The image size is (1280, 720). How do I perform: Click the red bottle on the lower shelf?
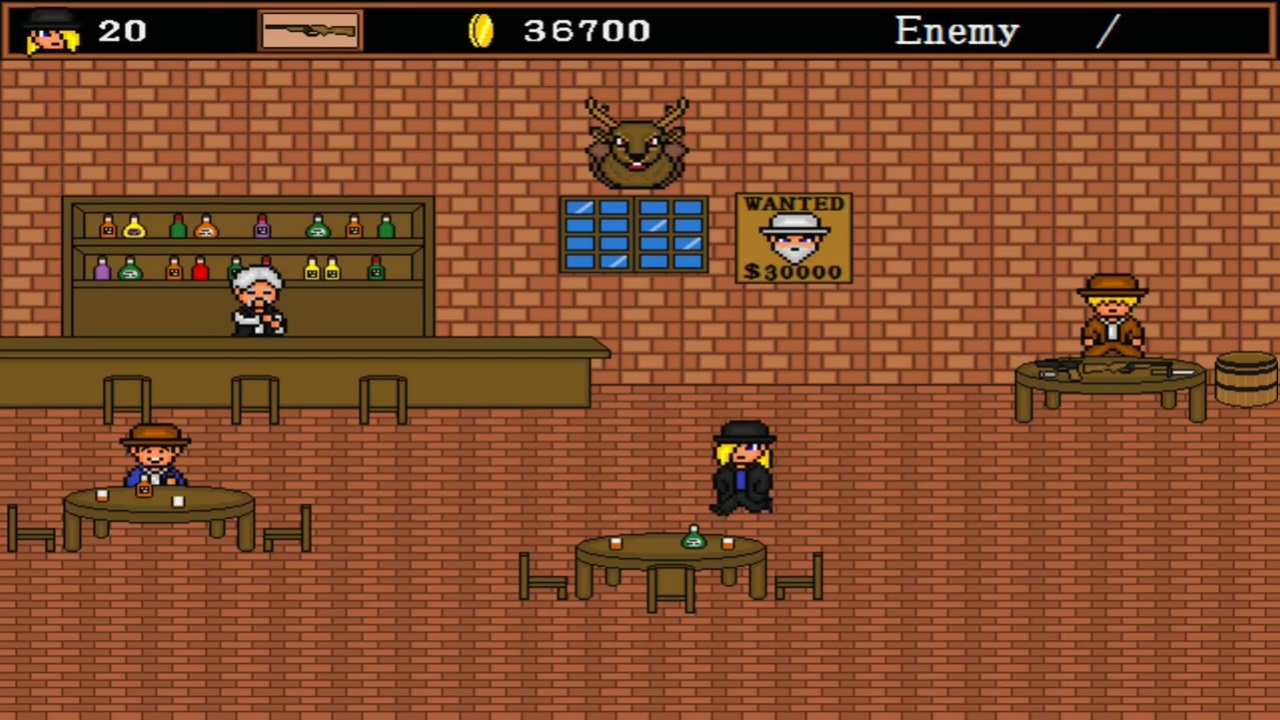coord(199,267)
